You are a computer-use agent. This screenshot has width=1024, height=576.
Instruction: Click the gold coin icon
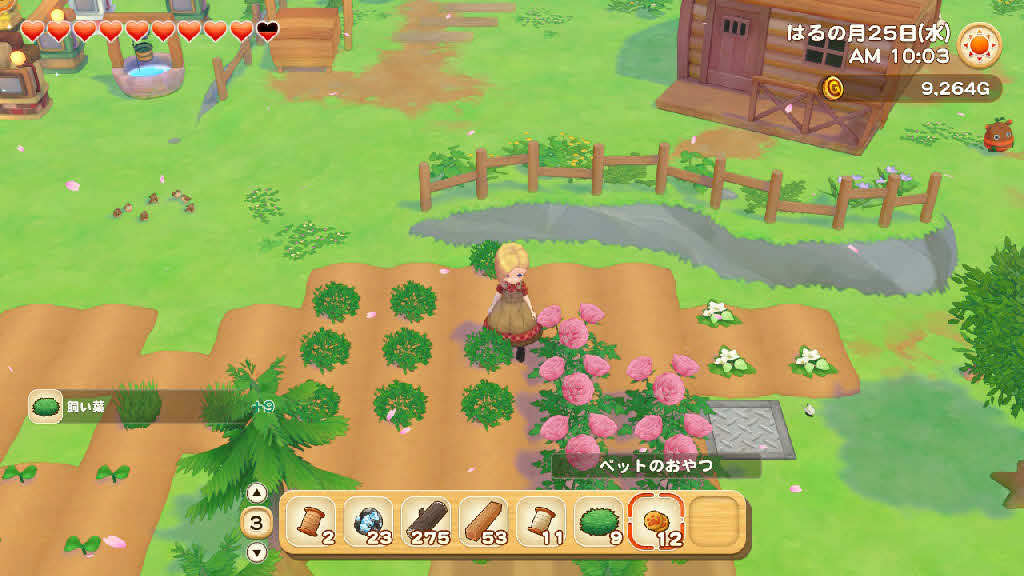click(x=833, y=89)
